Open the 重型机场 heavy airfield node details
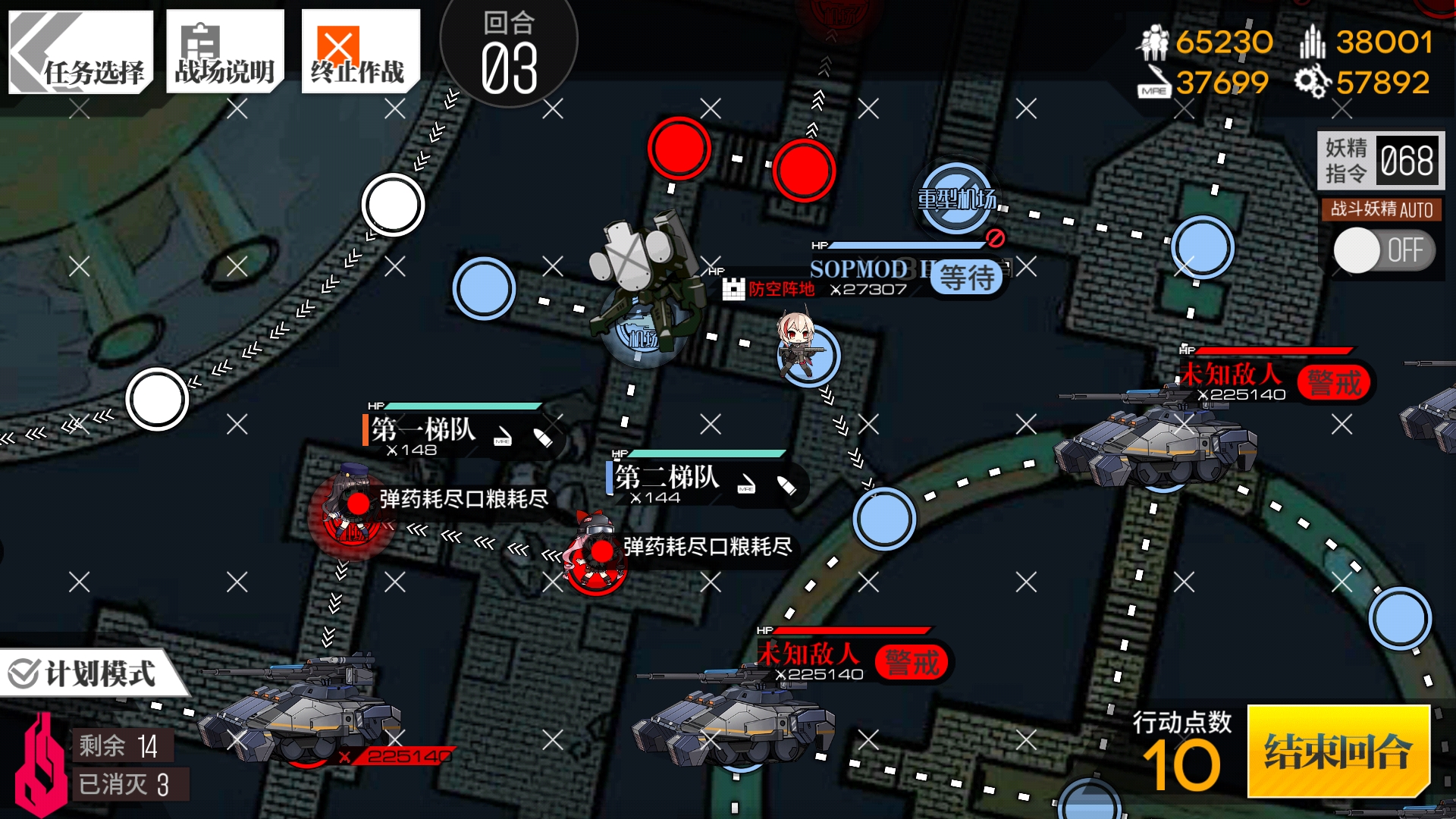1456x819 pixels. 957,199
